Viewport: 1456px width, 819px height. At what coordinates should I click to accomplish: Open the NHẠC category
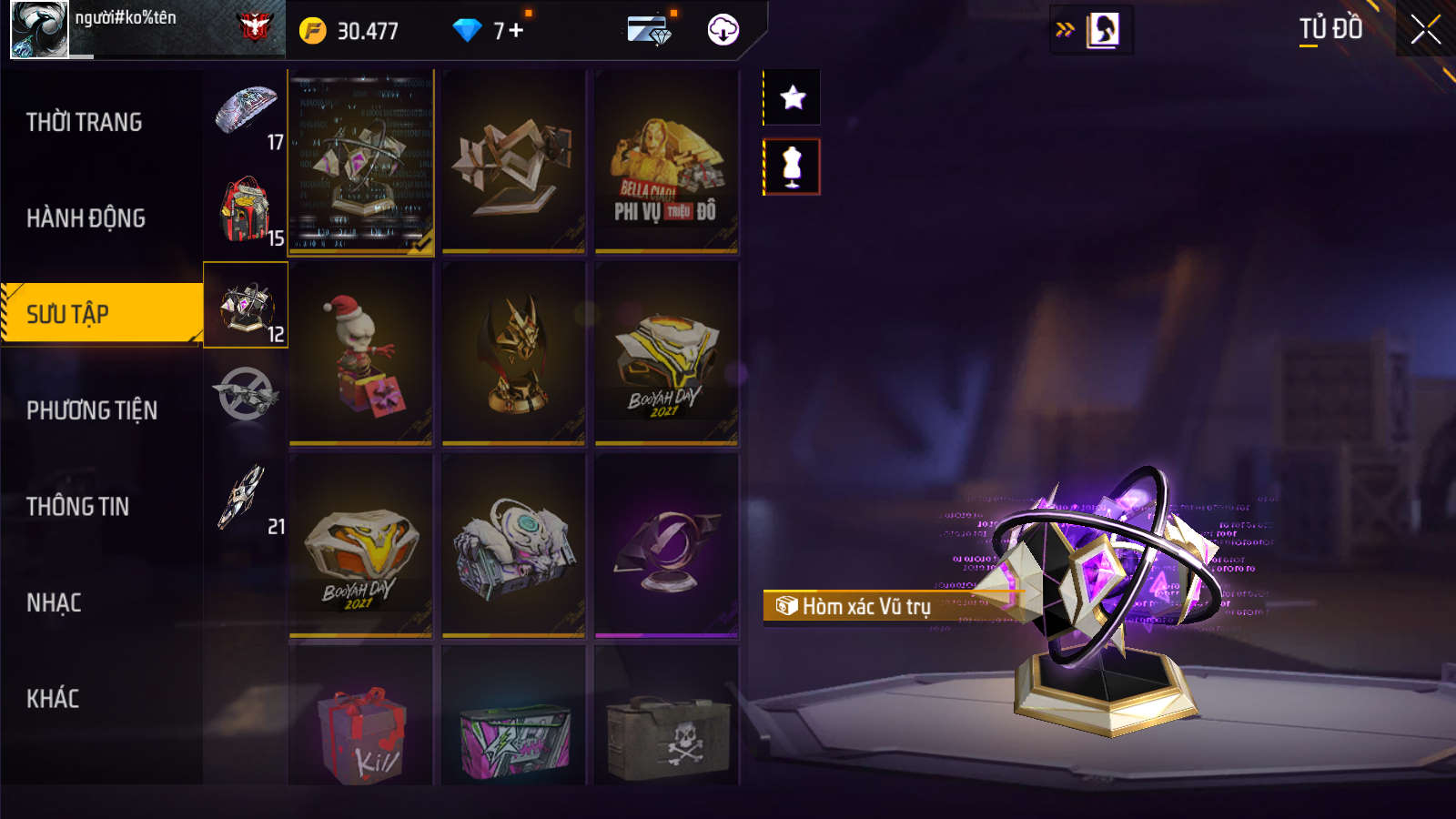point(55,602)
